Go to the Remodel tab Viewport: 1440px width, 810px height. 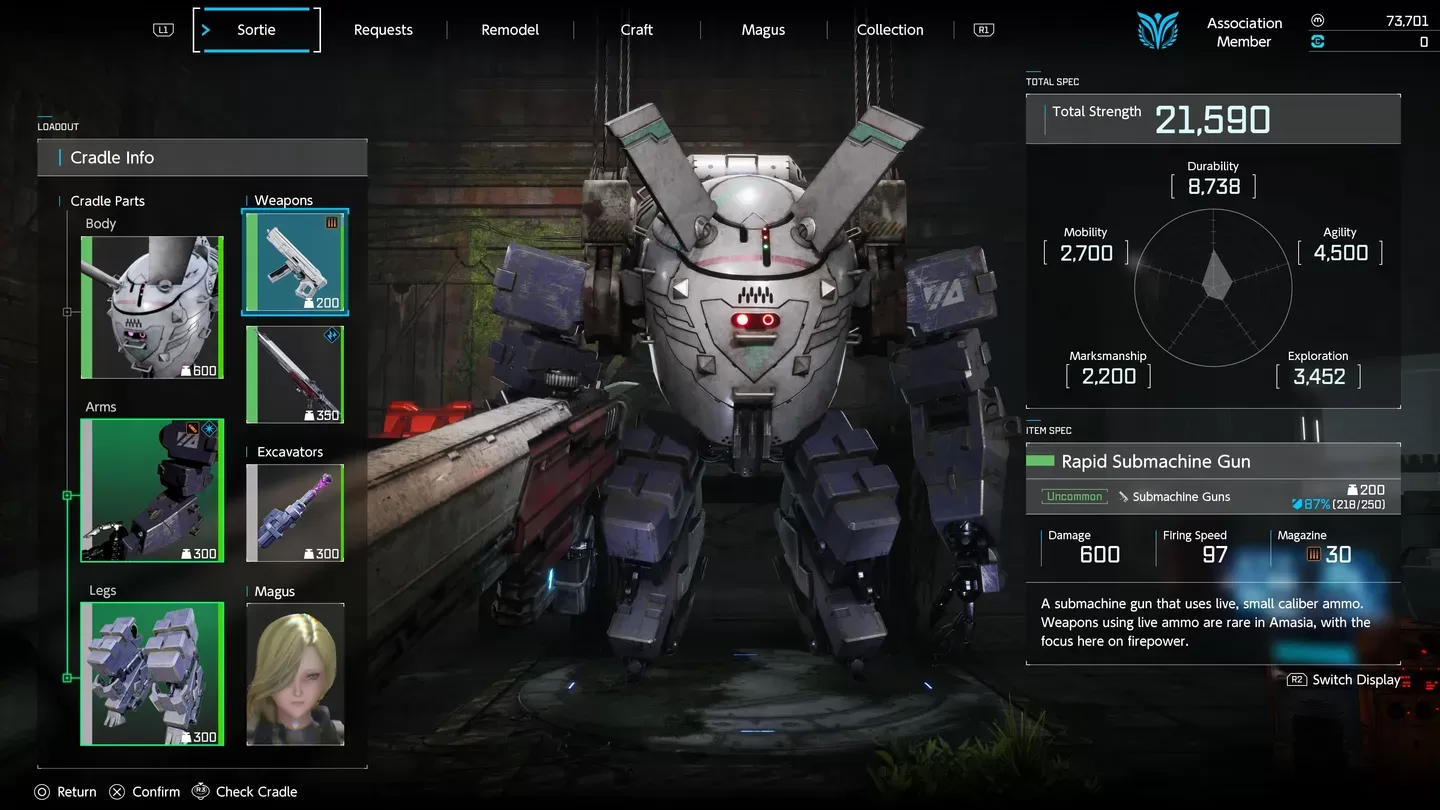coord(510,30)
